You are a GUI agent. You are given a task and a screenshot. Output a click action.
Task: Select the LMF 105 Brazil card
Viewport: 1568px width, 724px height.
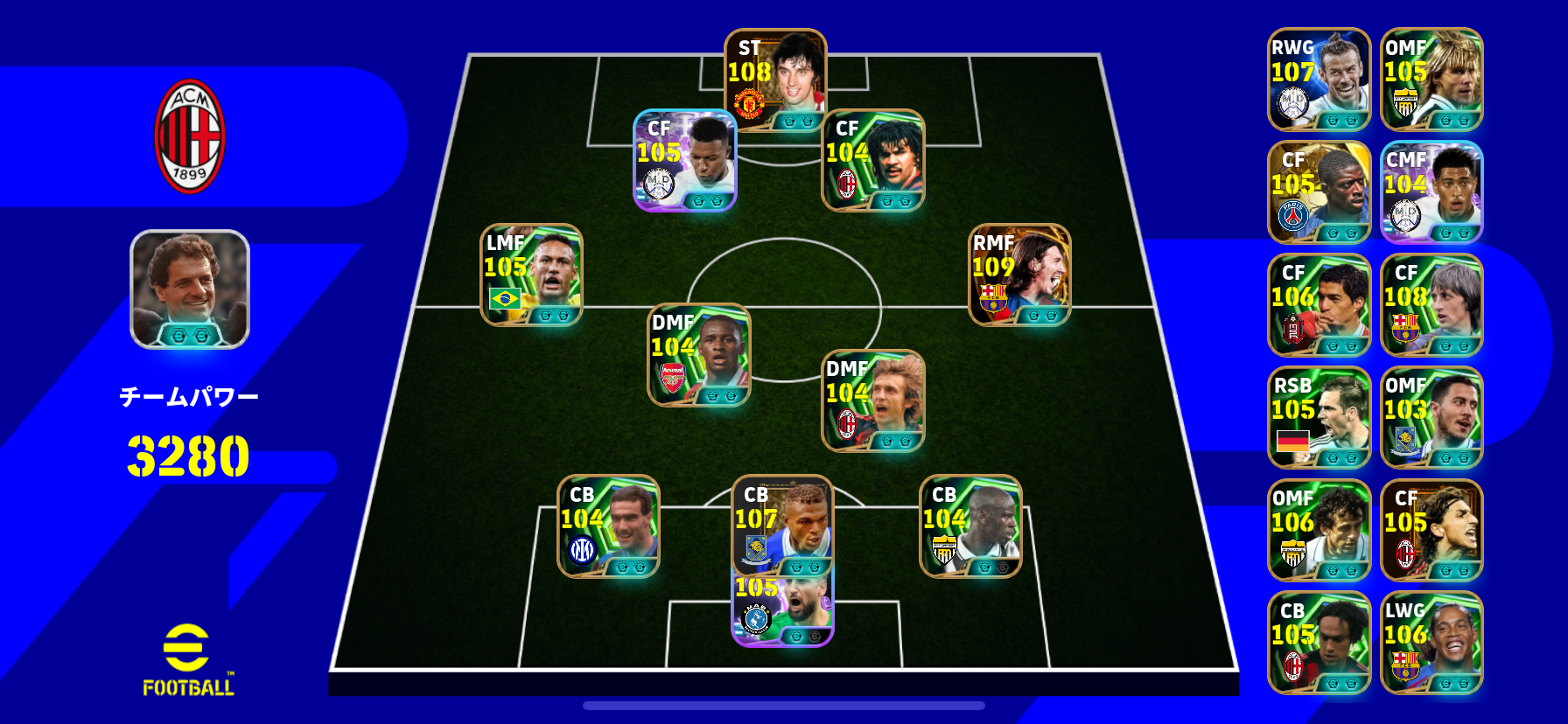pos(531,275)
